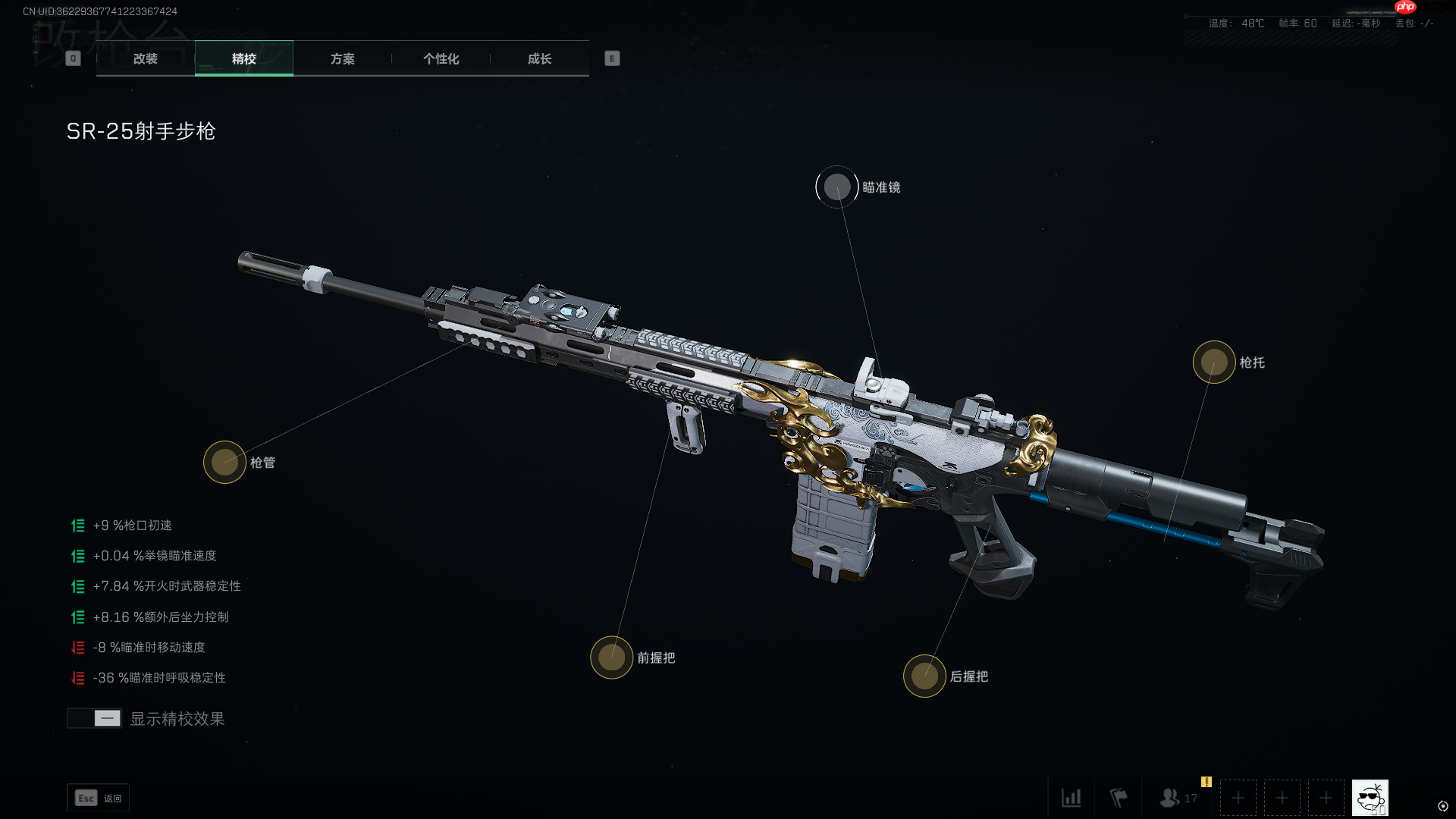
Task: Select the 枪管 barrel attachment hotspot
Action: (x=224, y=463)
